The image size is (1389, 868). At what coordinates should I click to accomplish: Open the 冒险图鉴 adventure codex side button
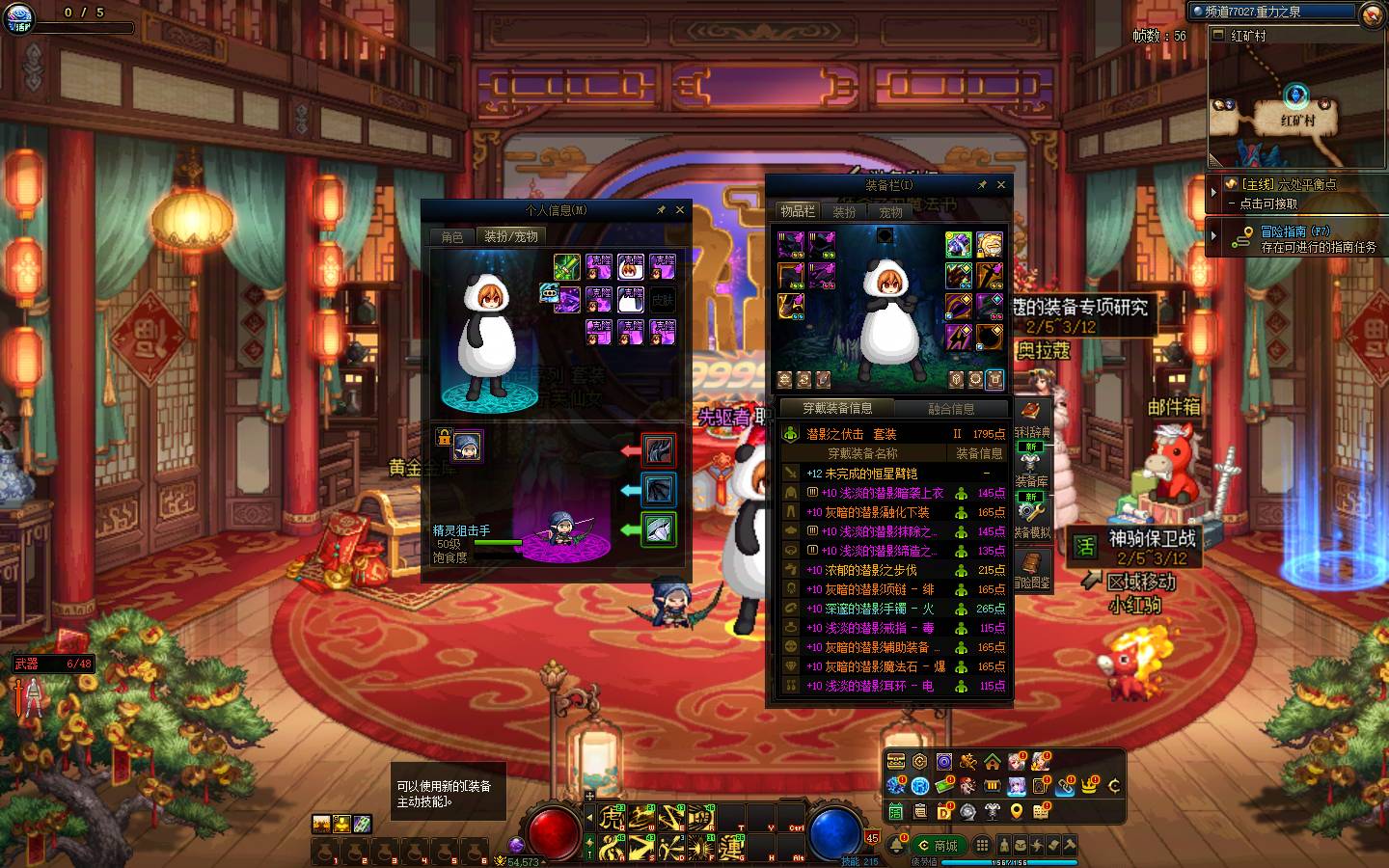[1031, 570]
